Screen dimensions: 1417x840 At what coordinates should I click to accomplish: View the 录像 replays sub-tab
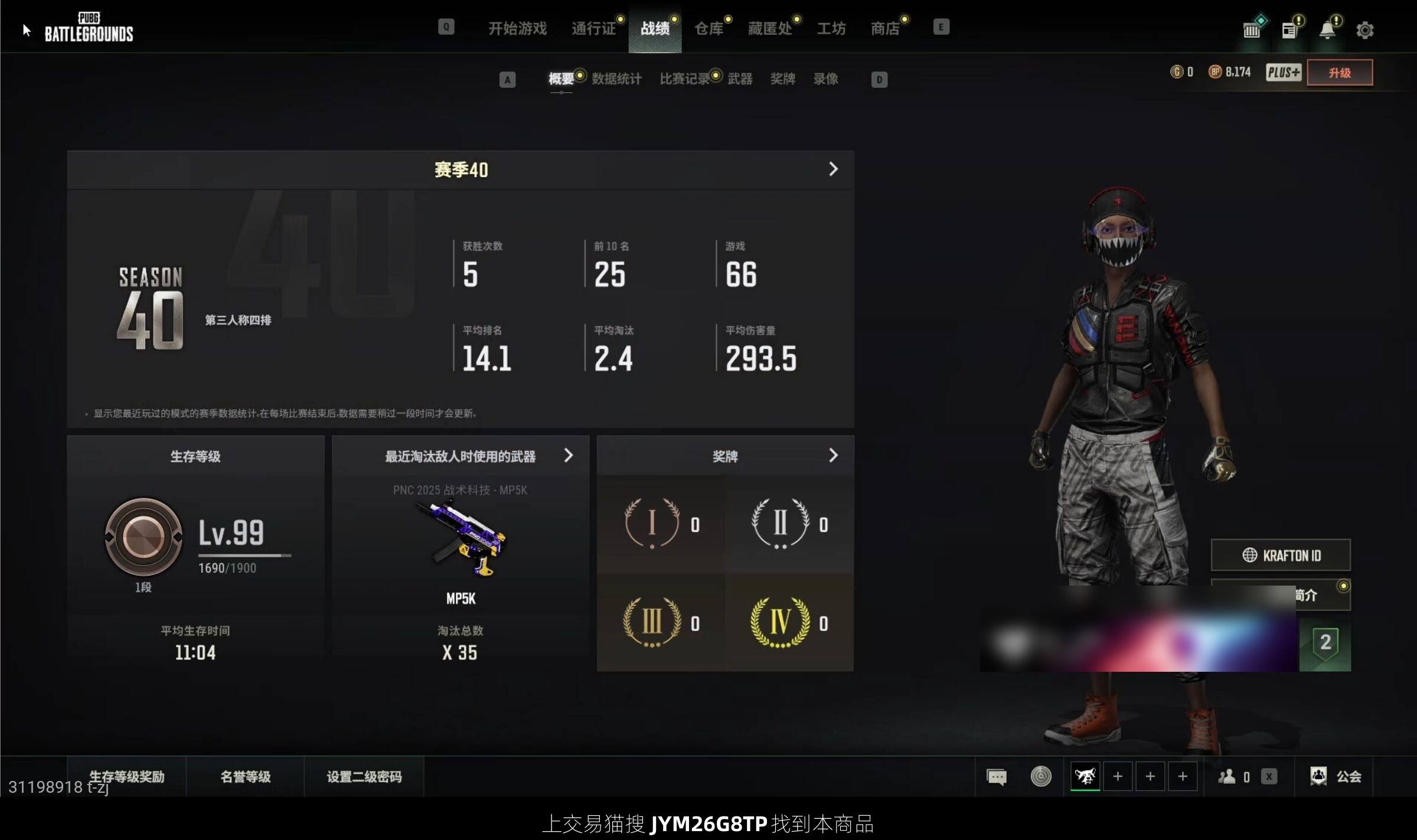[825, 79]
